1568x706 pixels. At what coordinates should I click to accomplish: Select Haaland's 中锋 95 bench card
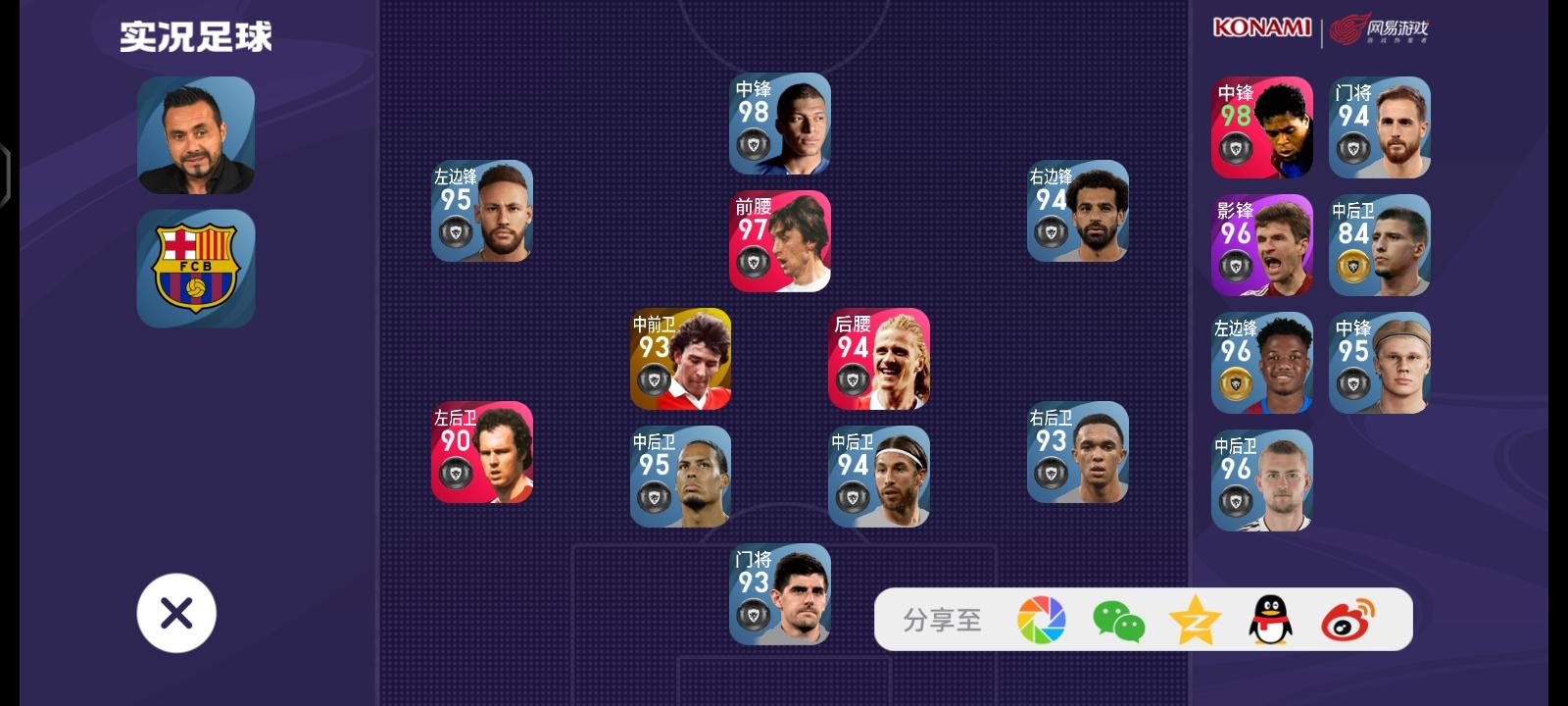pos(1379,363)
